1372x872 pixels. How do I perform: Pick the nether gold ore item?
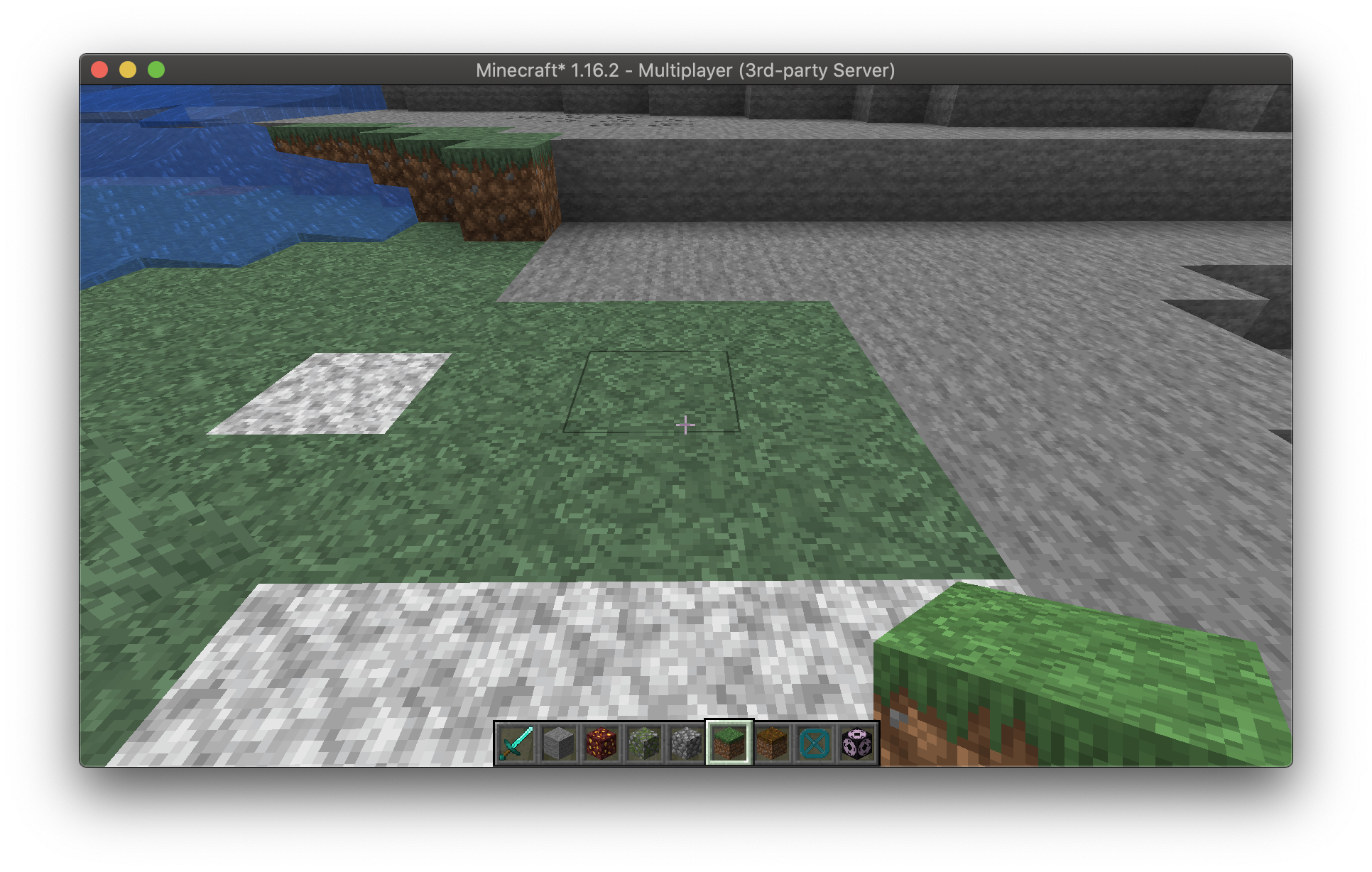pos(601,742)
